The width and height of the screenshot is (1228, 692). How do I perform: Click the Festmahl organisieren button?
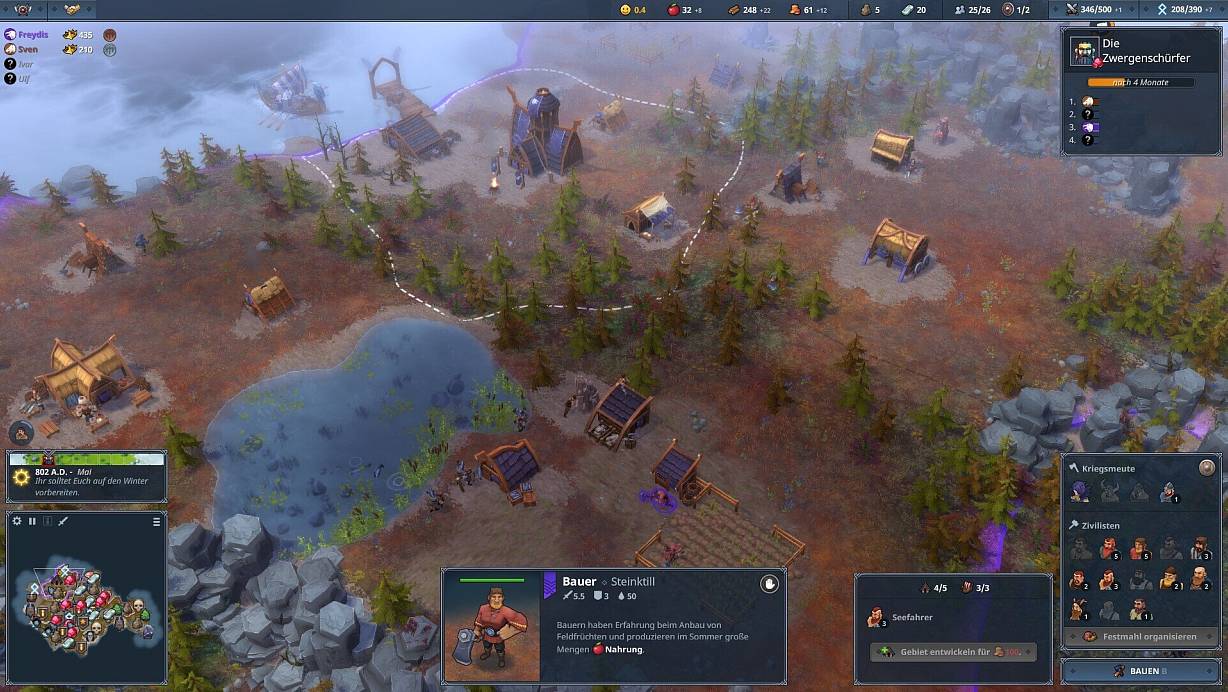coord(1140,636)
